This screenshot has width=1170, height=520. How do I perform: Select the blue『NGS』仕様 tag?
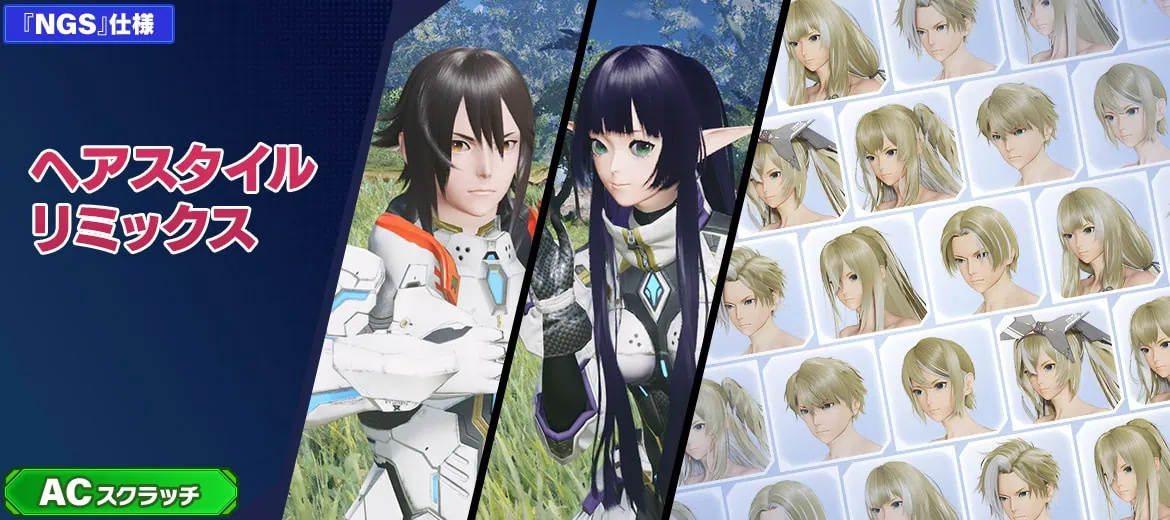(x=89, y=24)
